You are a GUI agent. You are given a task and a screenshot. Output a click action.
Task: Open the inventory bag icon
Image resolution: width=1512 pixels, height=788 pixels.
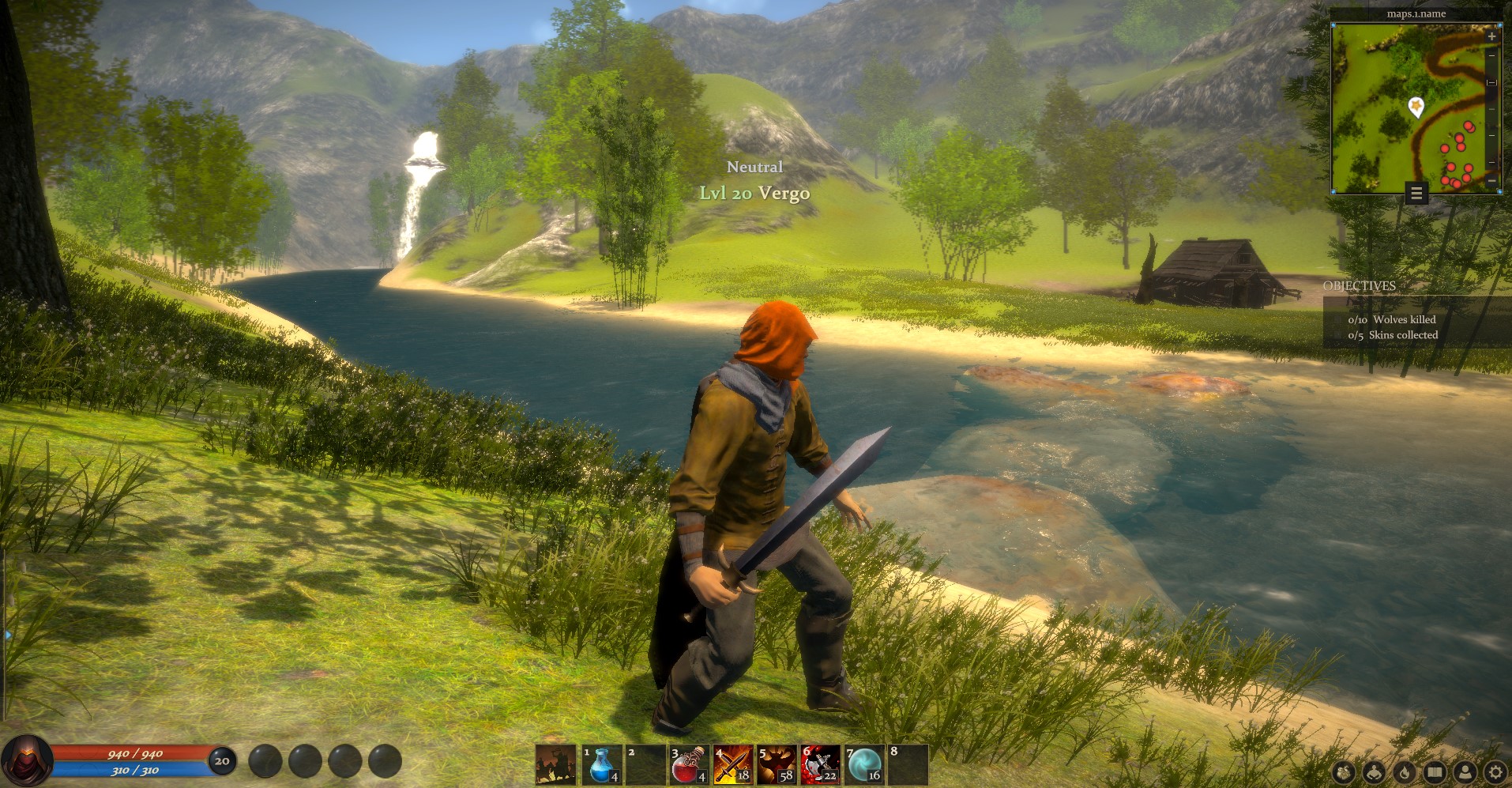[1344, 772]
